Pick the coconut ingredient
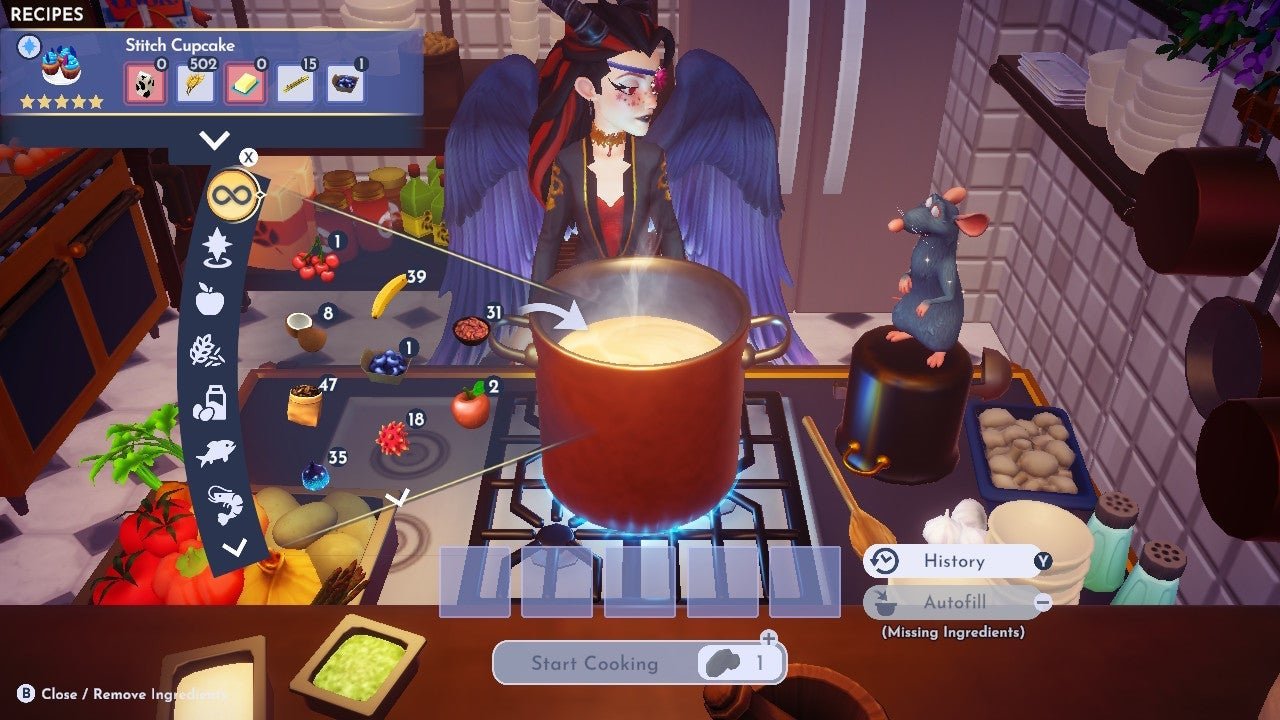Image resolution: width=1280 pixels, height=720 pixels. click(x=306, y=332)
